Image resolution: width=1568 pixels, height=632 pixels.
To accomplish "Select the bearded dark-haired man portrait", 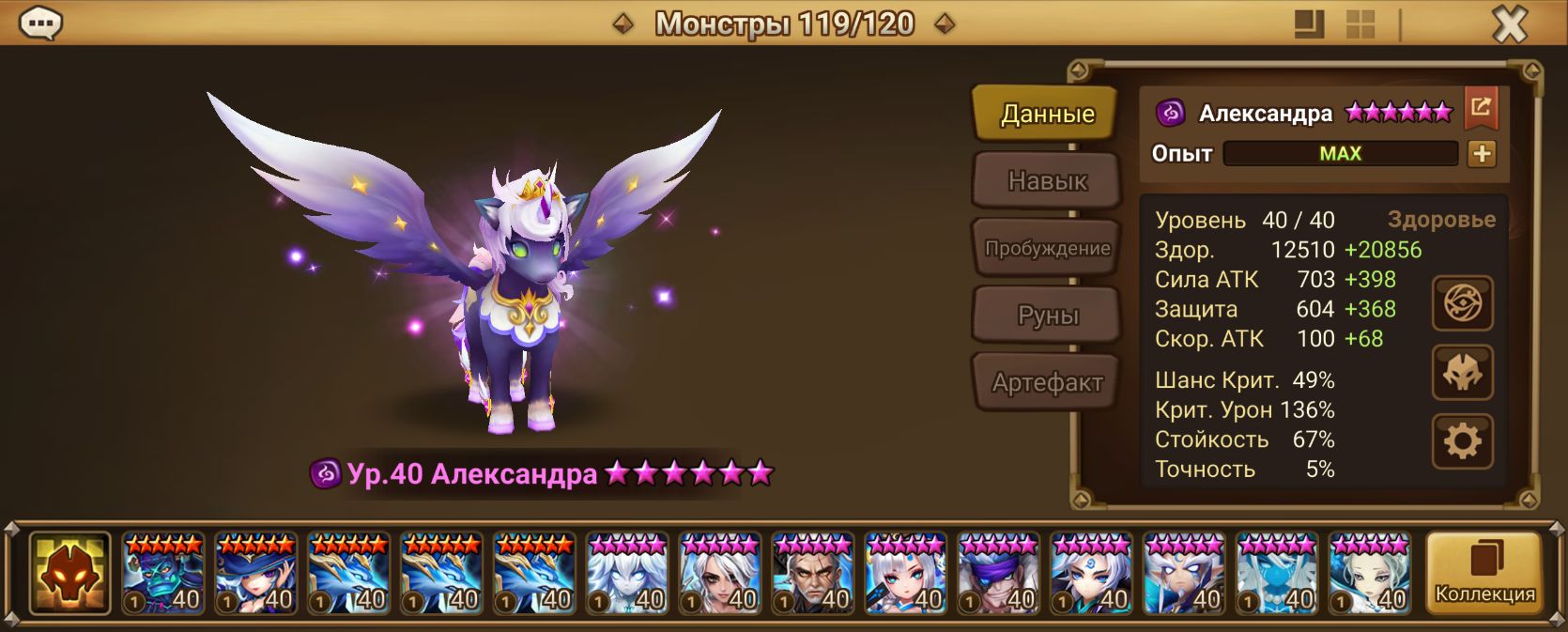I will click(x=813, y=574).
